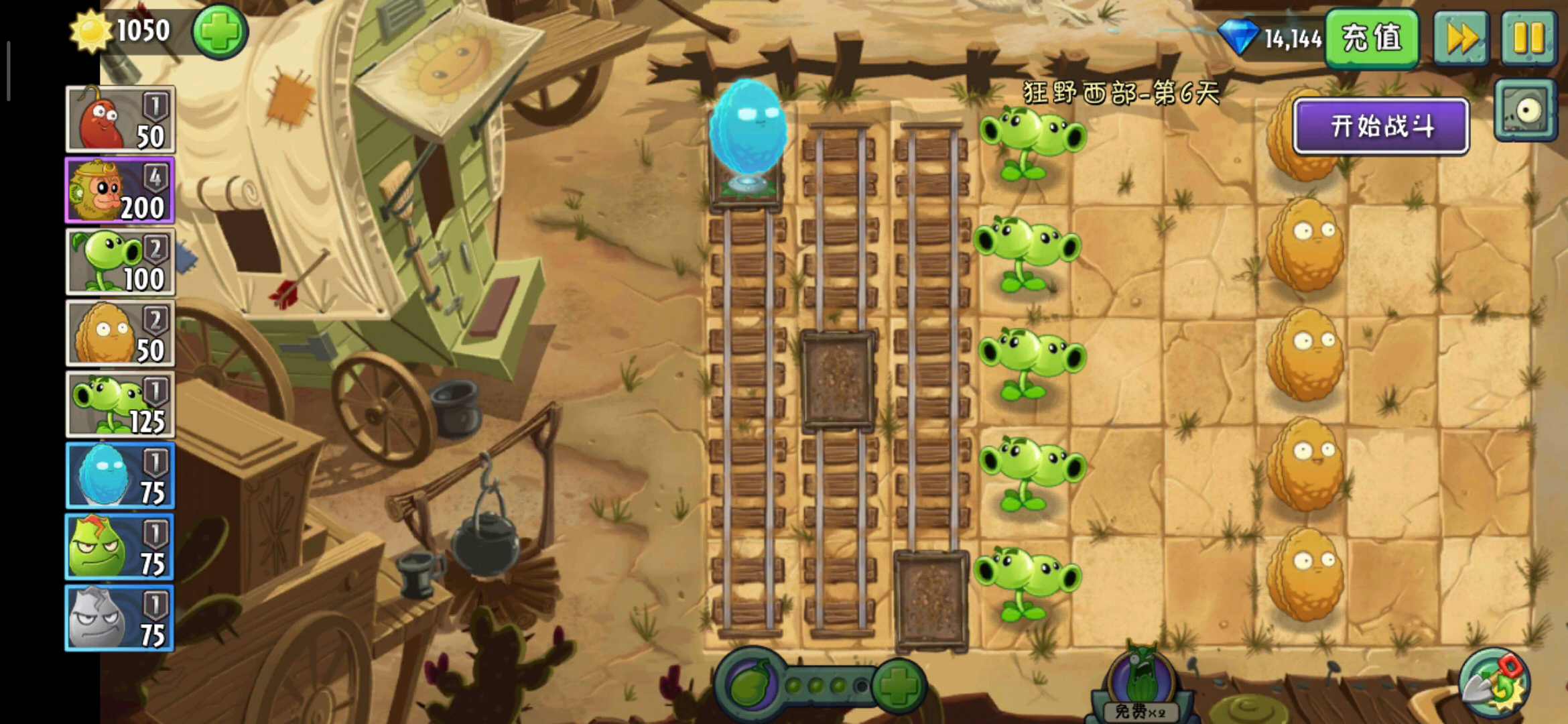Screen dimensions: 1568x724
Task: Pick the angry green squash seed packet
Action: [x=120, y=547]
